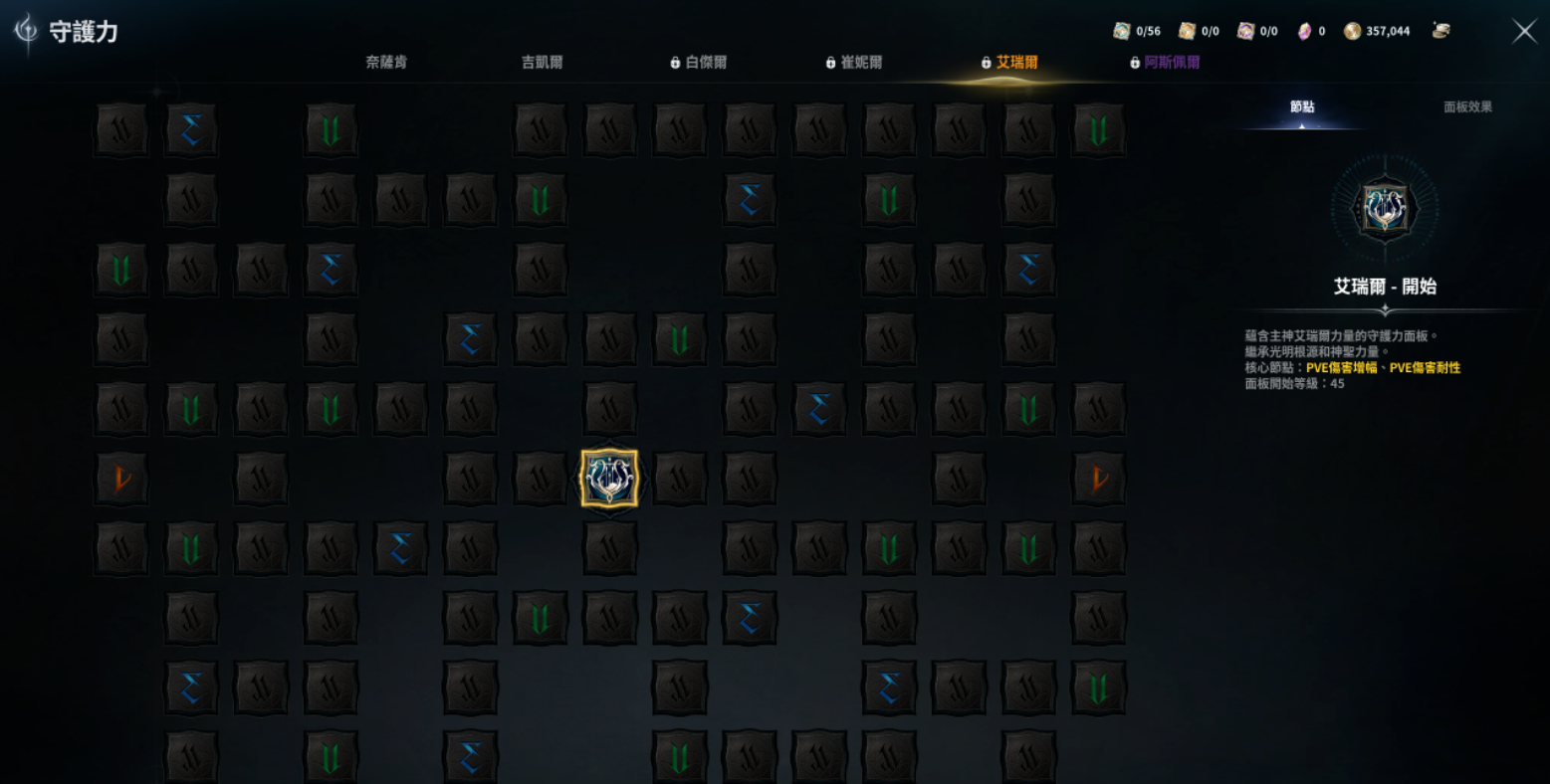Click the 節點 tab in the right panel
The width and height of the screenshot is (1550, 784).
pyautogui.click(x=1305, y=106)
